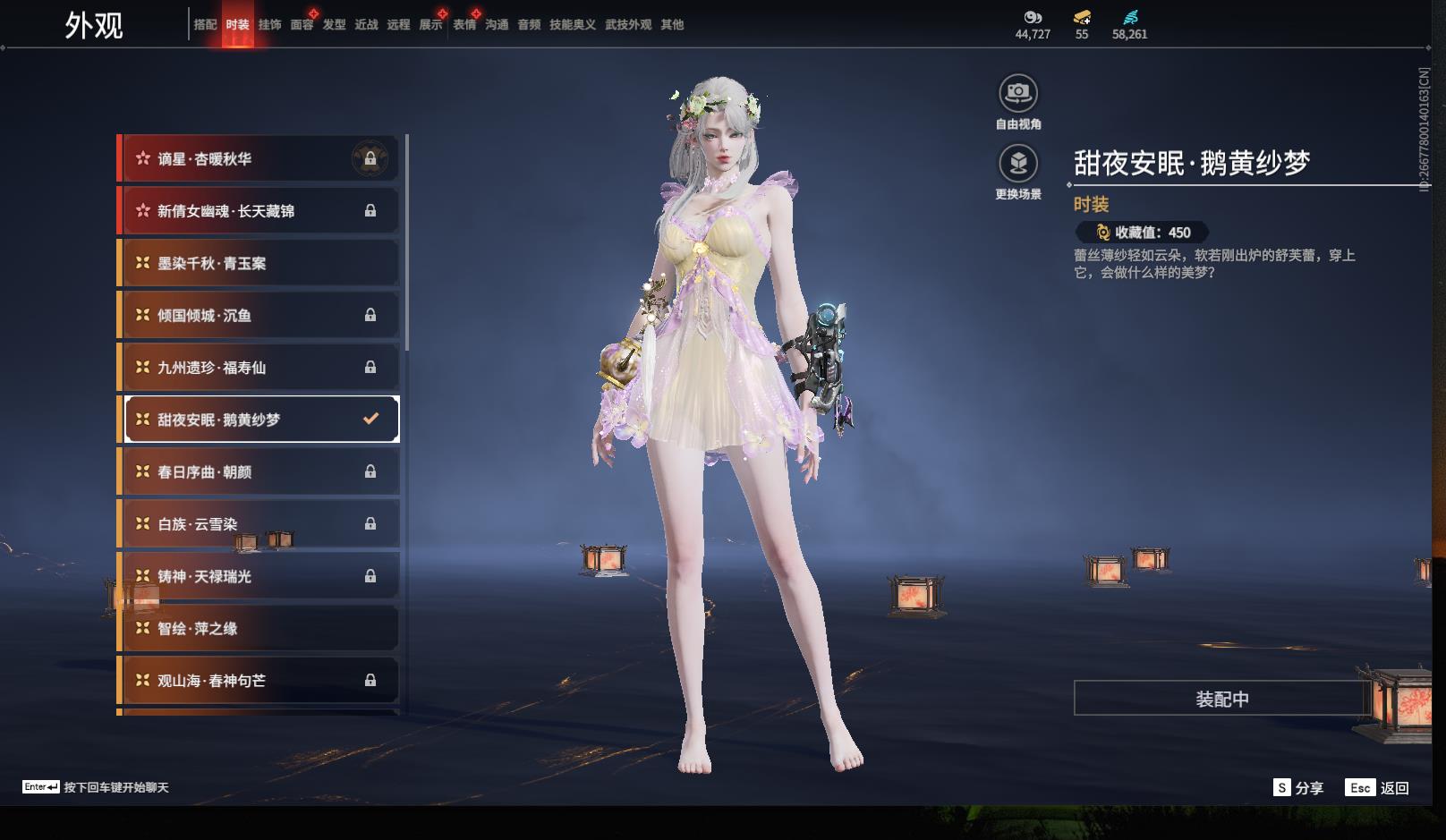Image resolution: width=1446 pixels, height=840 pixels.
Task: Select the 滴星·杏暖秋华 outfit
Action: tap(259, 159)
